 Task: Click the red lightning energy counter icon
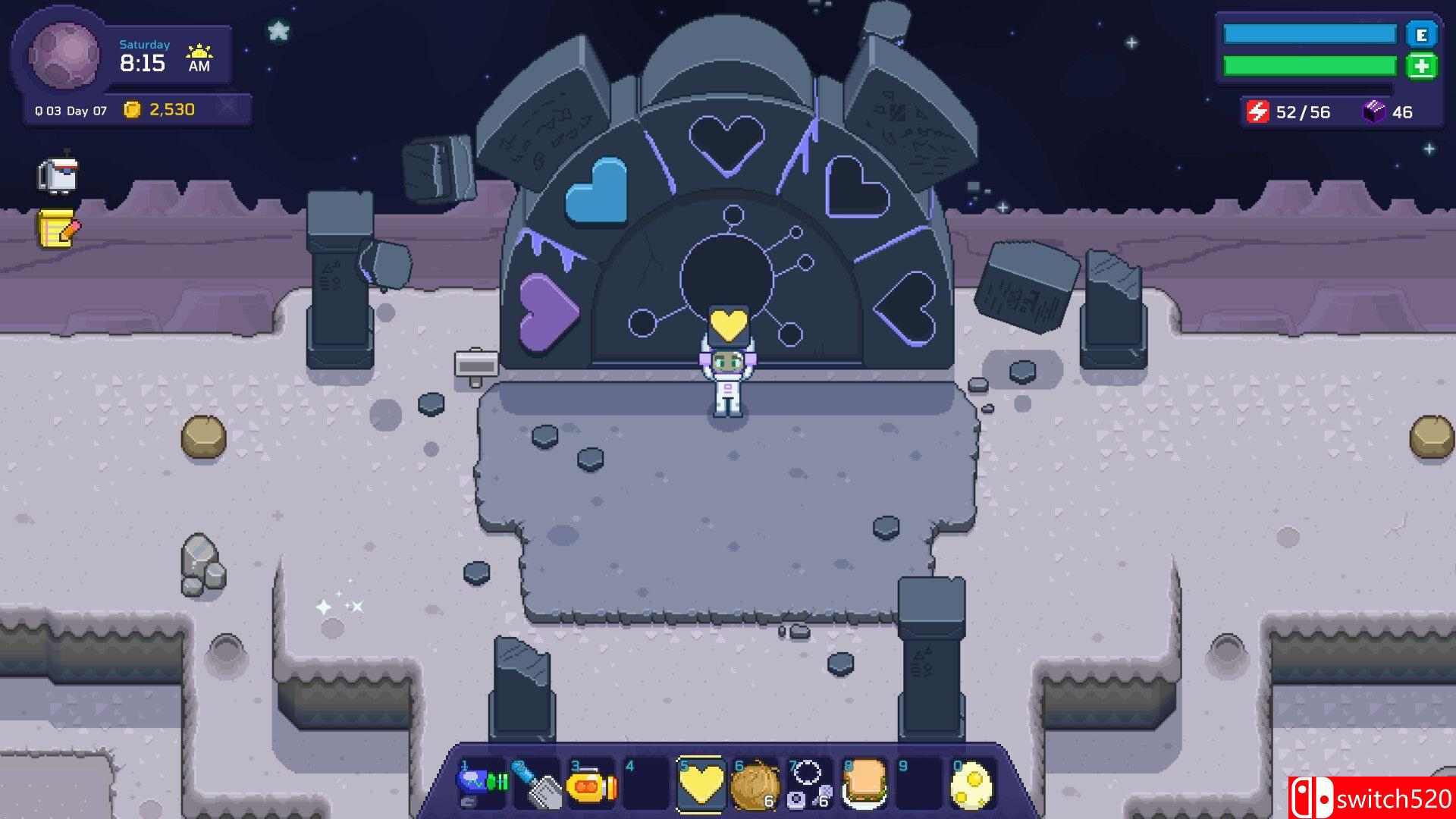pyautogui.click(x=1259, y=111)
